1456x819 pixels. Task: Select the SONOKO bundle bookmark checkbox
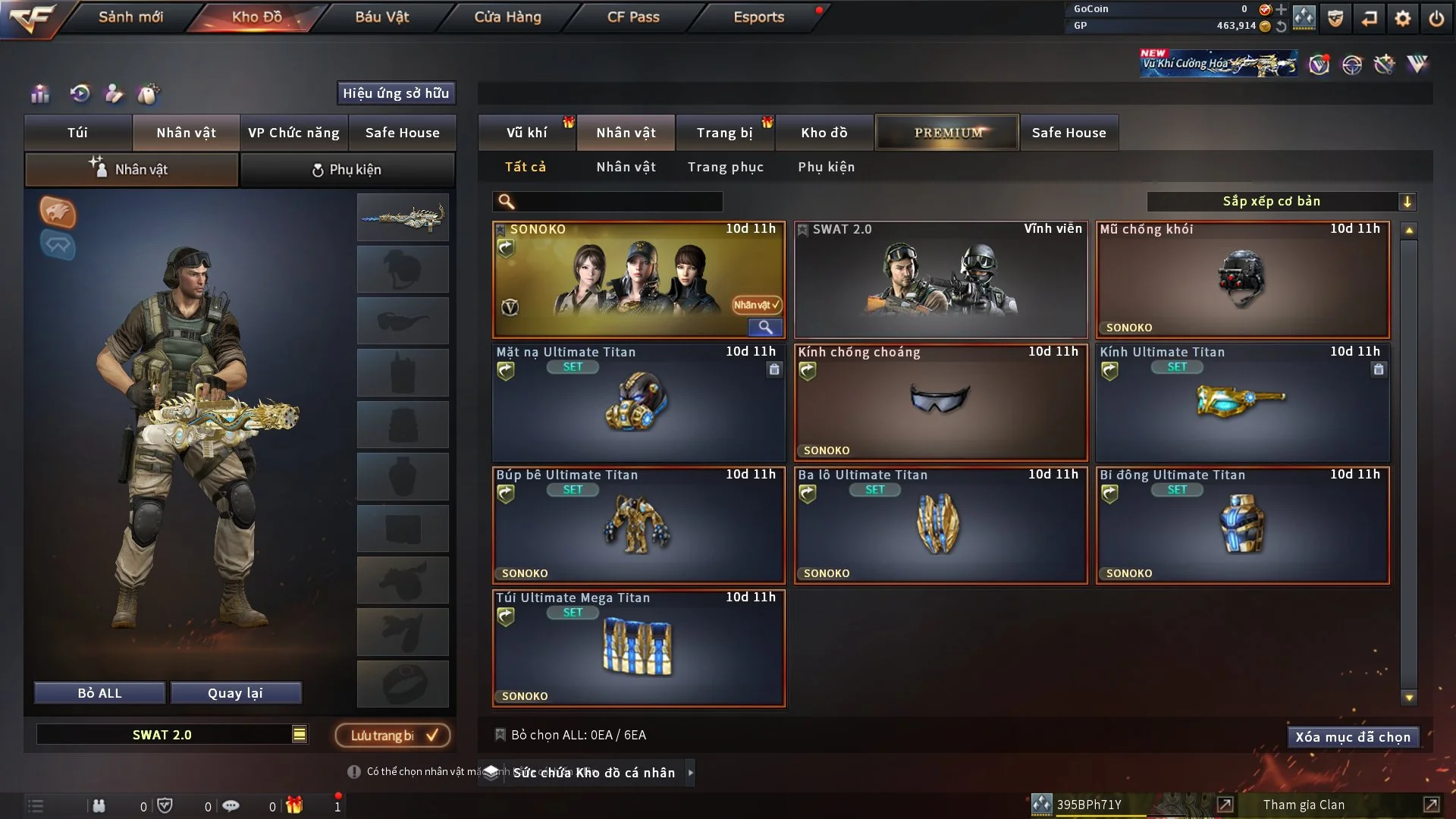pos(500,228)
